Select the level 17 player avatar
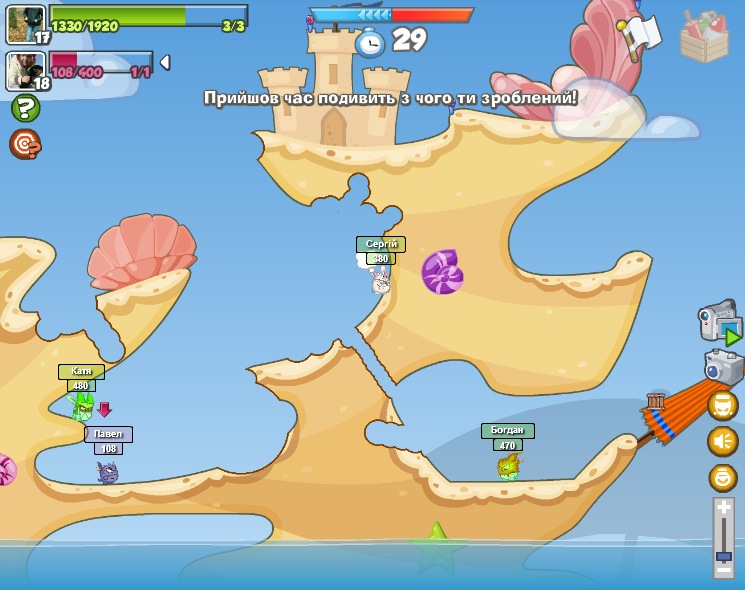 tap(24, 24)
